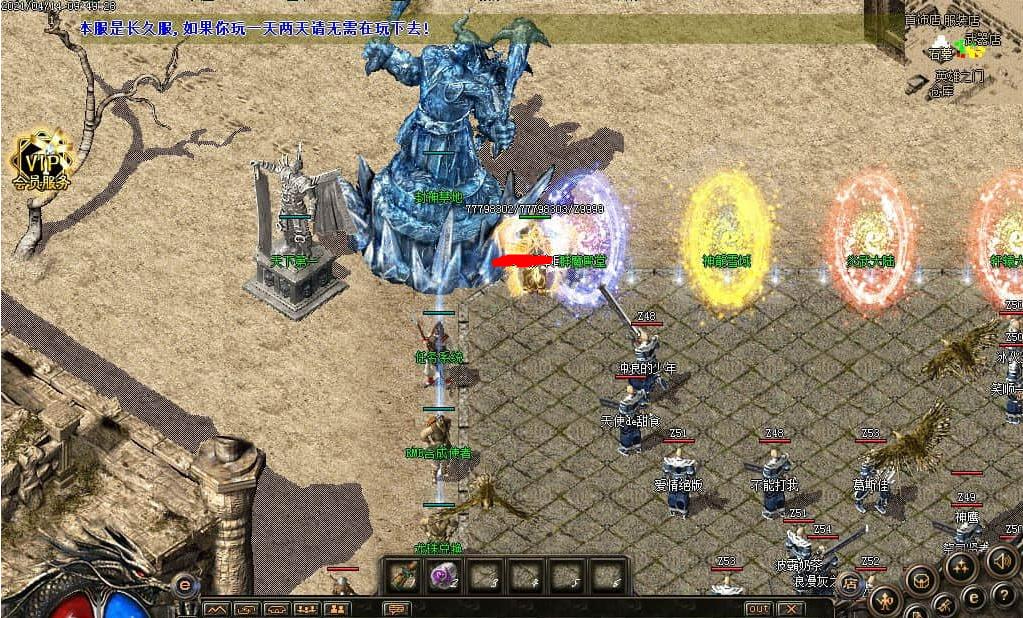The width and height of the screenshot is (1023, 618).
Task: Open help with the question mark button
Action: tap(1005, 596)
